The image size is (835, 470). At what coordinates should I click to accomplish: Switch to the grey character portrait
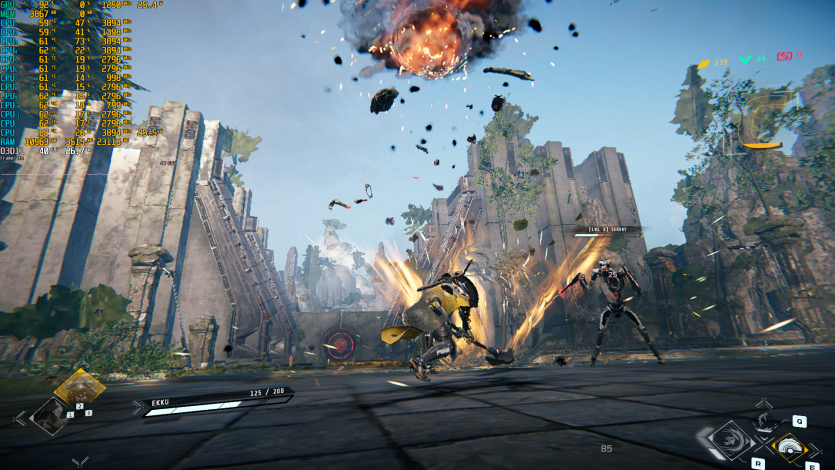(48, 415)
